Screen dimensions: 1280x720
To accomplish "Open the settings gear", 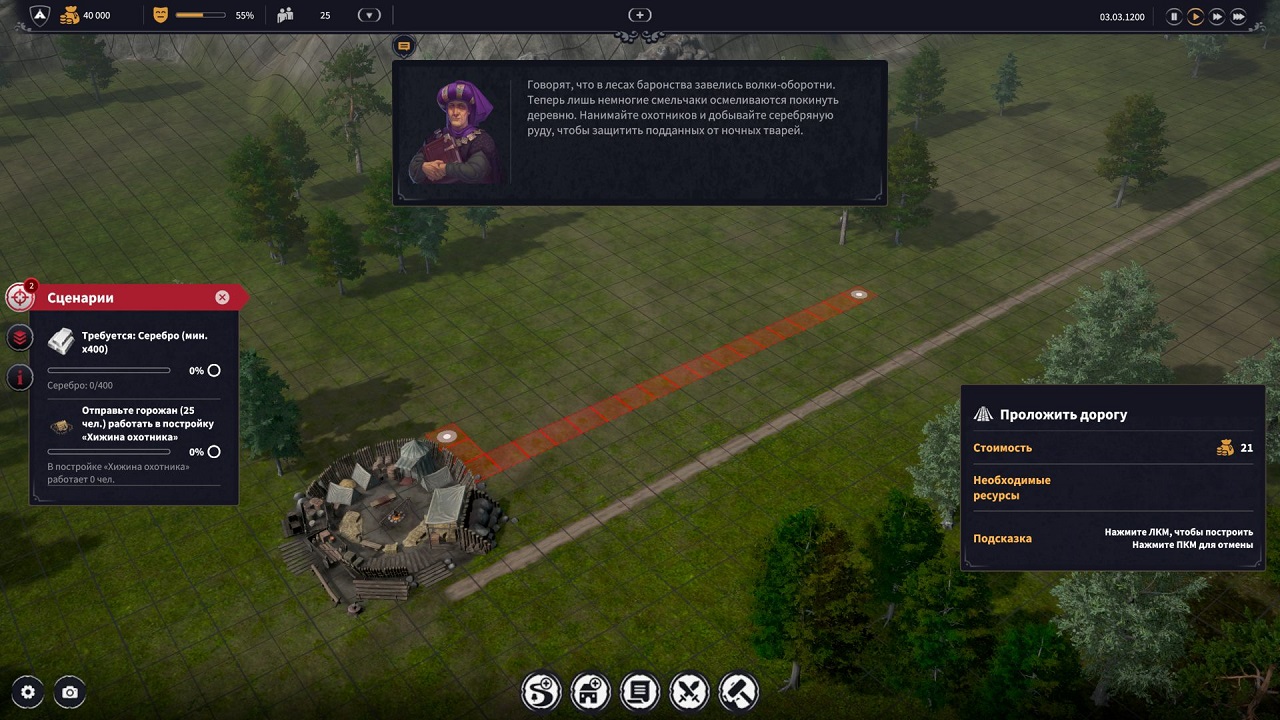I will (27, 691).
